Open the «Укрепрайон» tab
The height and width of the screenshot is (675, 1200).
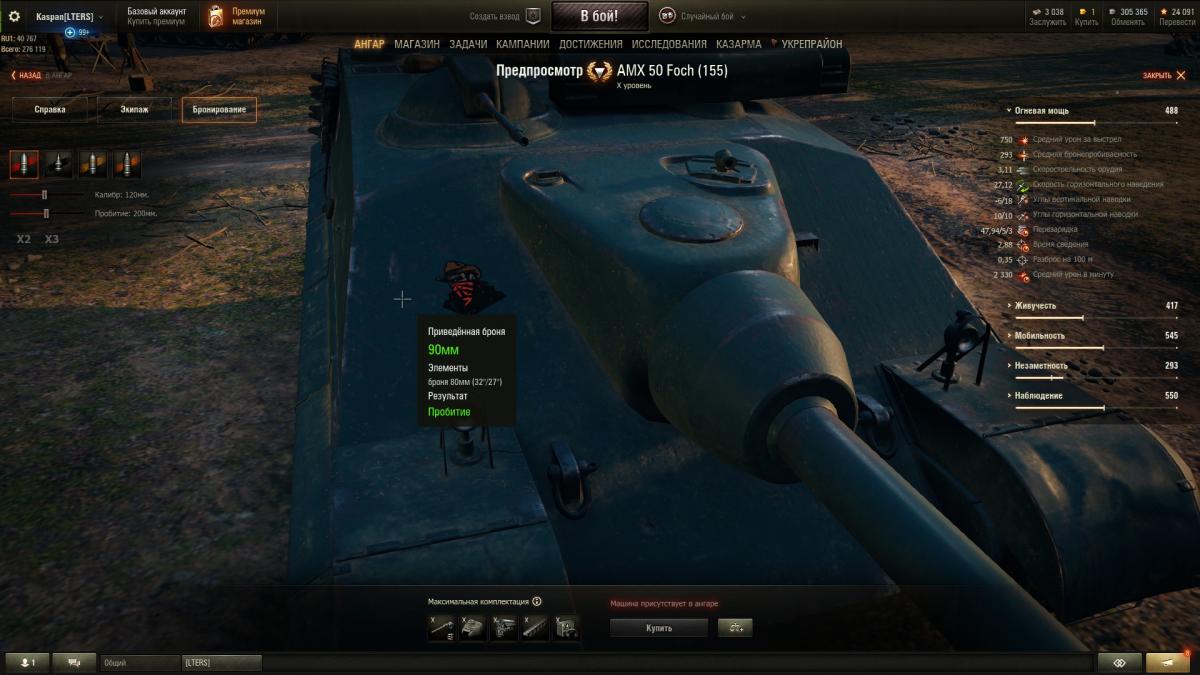(811, 44)
